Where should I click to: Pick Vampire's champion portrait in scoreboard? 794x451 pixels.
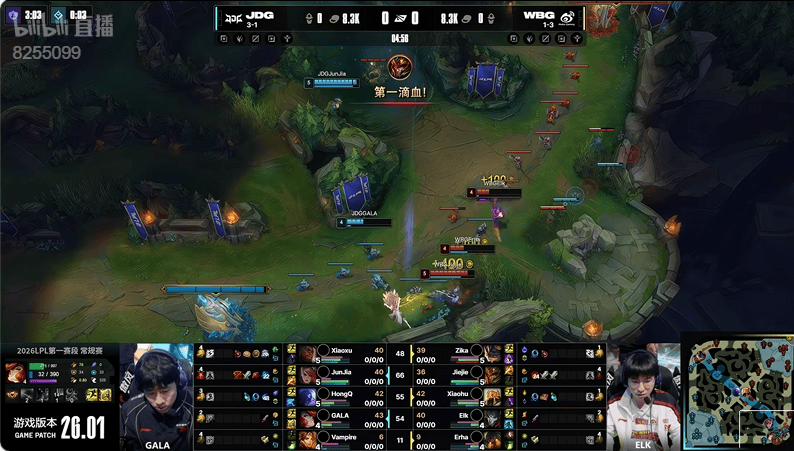(307, 437)
